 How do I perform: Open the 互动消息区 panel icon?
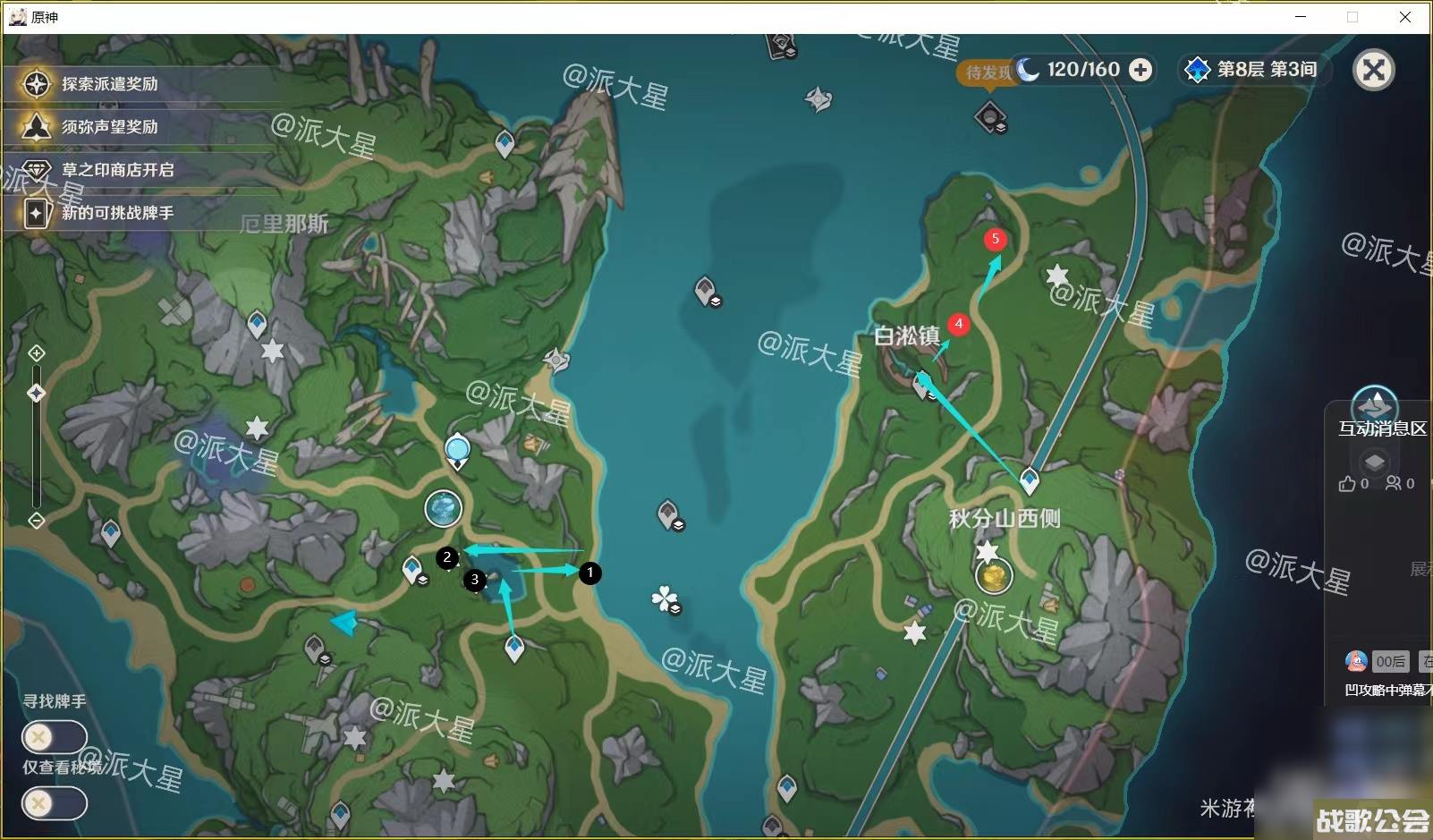tap(1377, 403)
